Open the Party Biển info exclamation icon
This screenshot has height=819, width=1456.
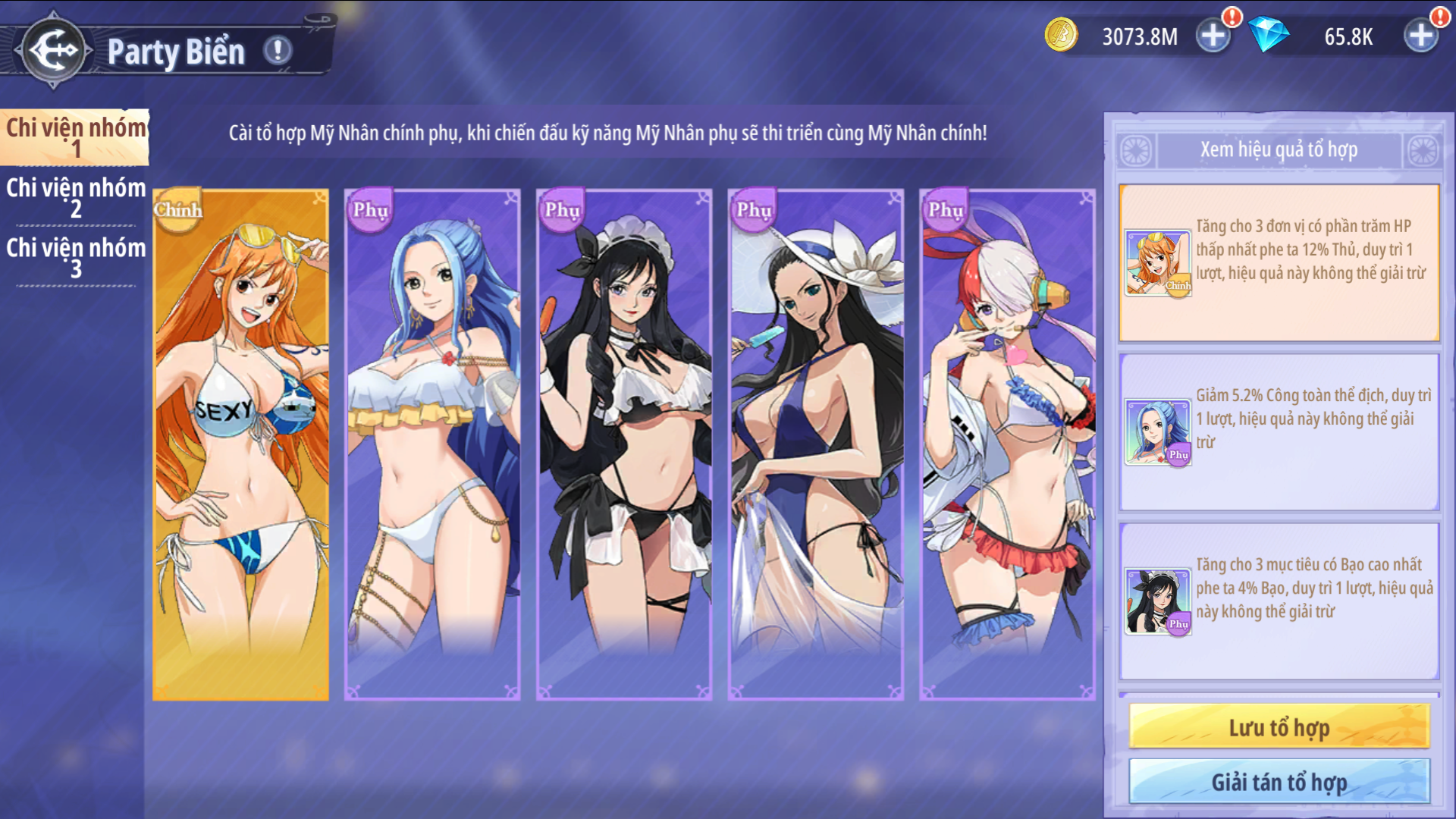278,51
